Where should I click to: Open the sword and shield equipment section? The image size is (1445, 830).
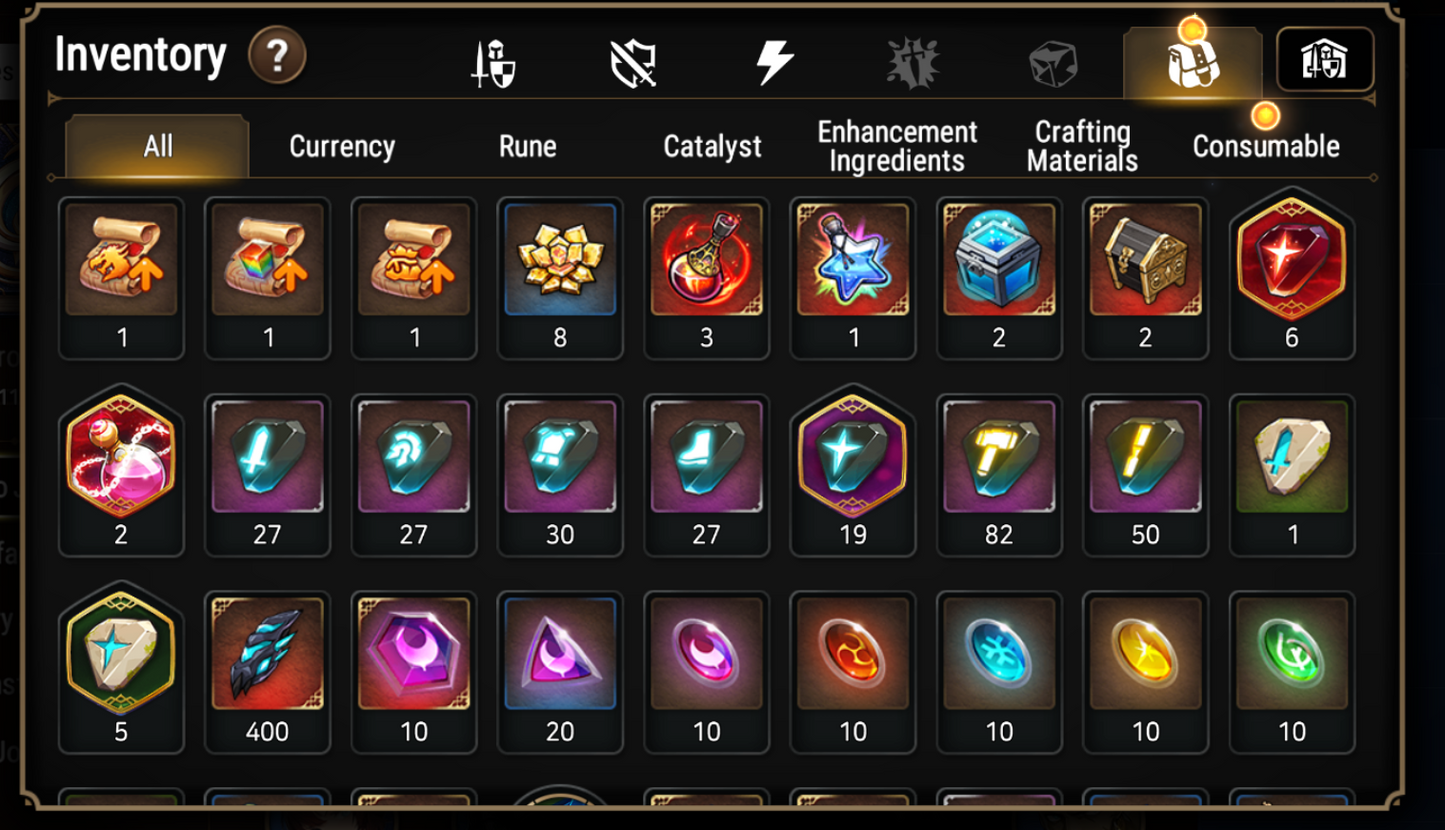tap(490, 60)
